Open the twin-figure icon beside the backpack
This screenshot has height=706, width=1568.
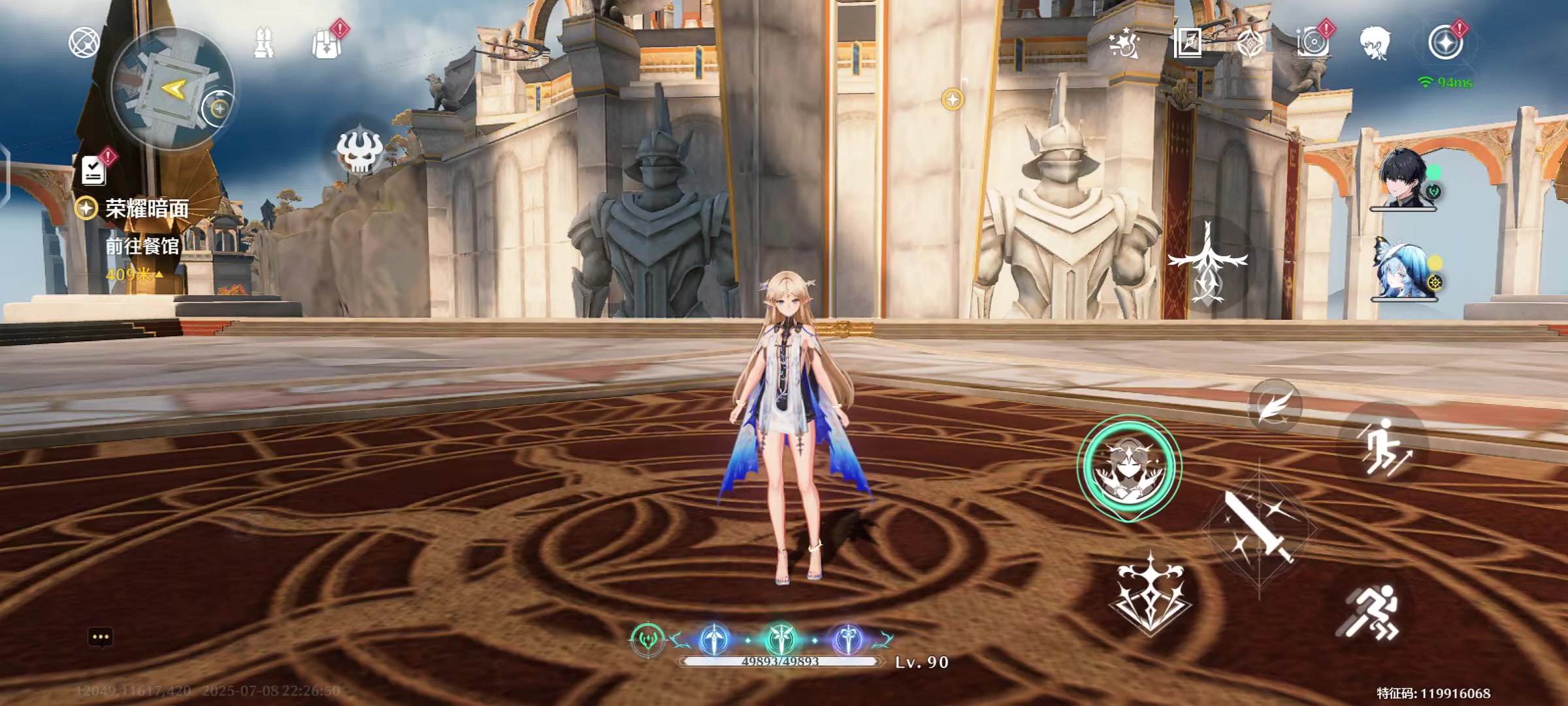pyautogui.click(x=263, y=43)
